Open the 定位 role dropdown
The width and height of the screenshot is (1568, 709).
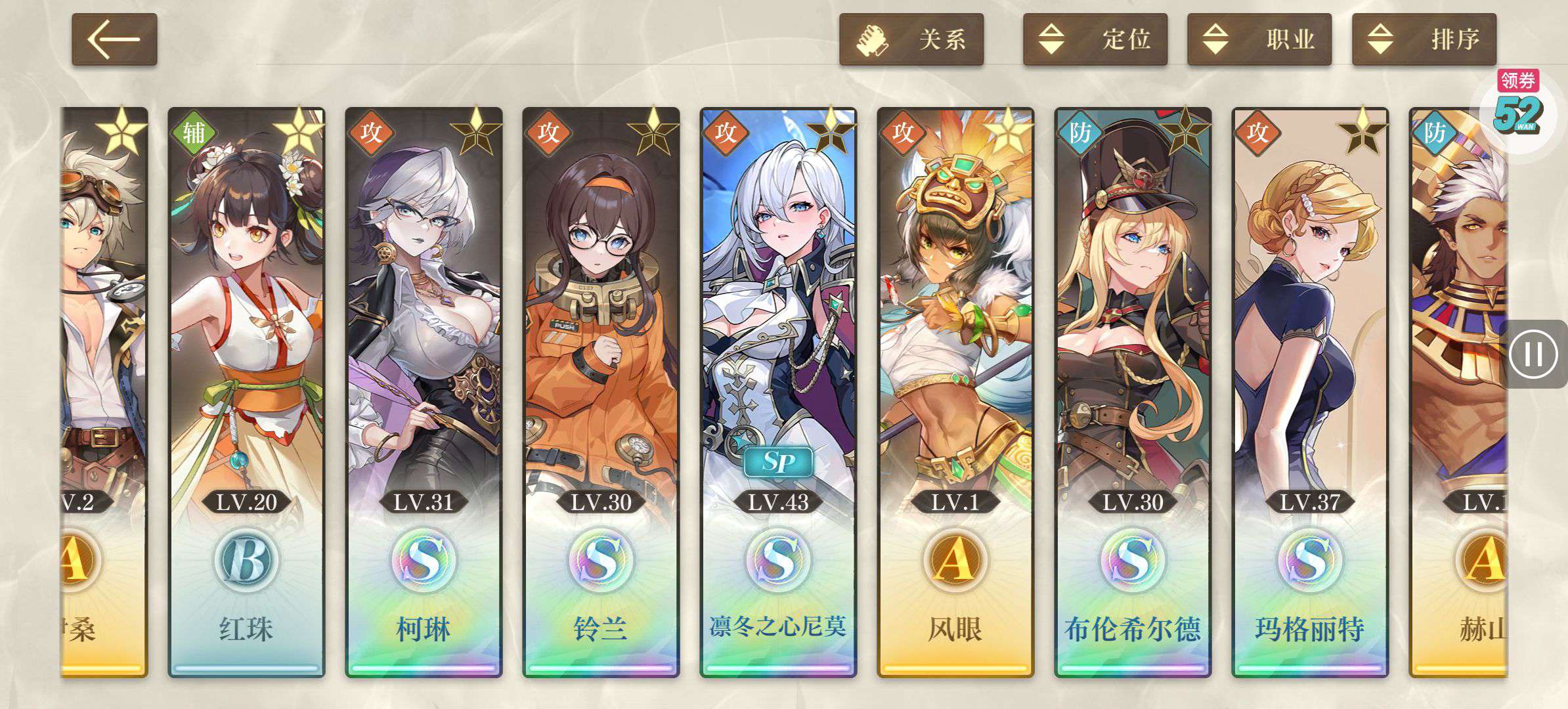pos(1095,39)
